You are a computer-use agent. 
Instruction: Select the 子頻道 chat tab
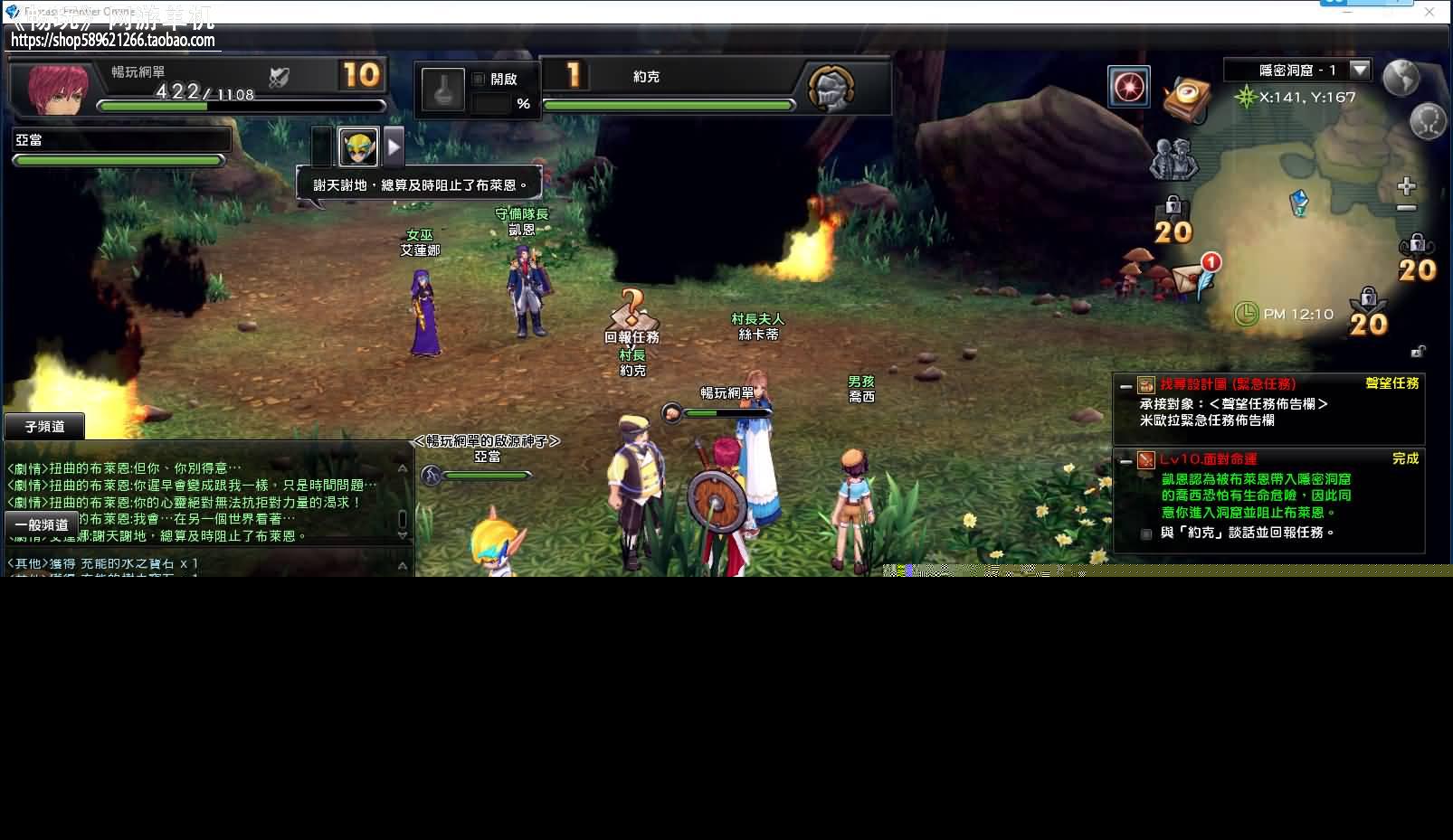tap(44, 427)
